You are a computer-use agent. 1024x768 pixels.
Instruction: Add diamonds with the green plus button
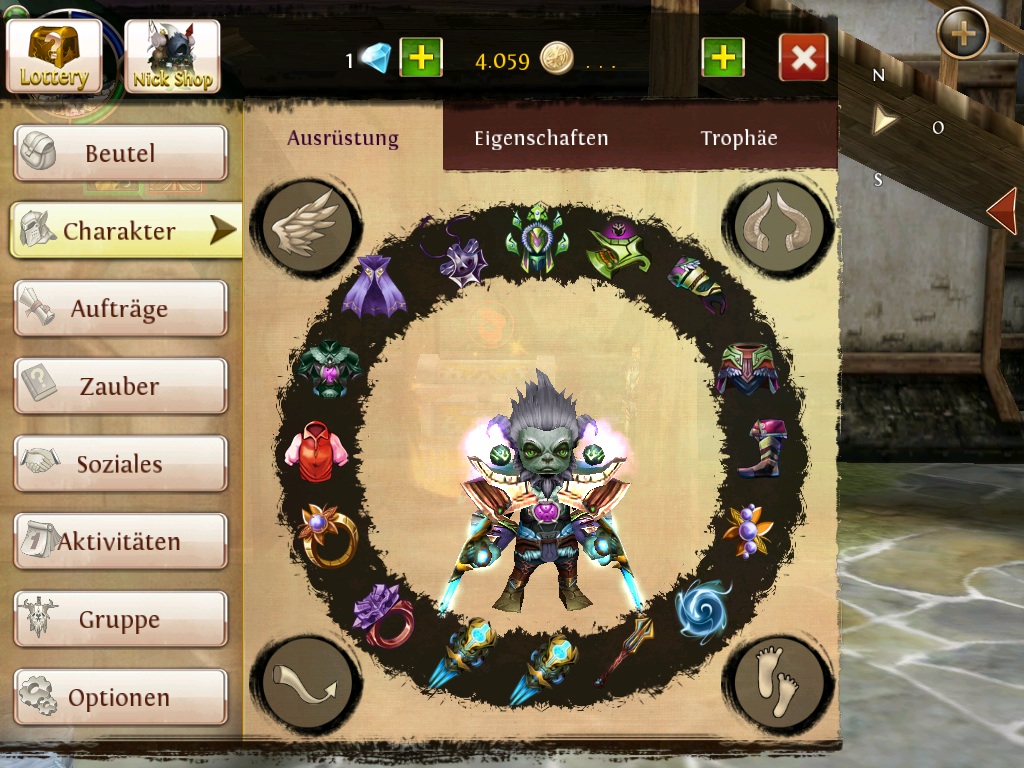(x=421, y=59)
